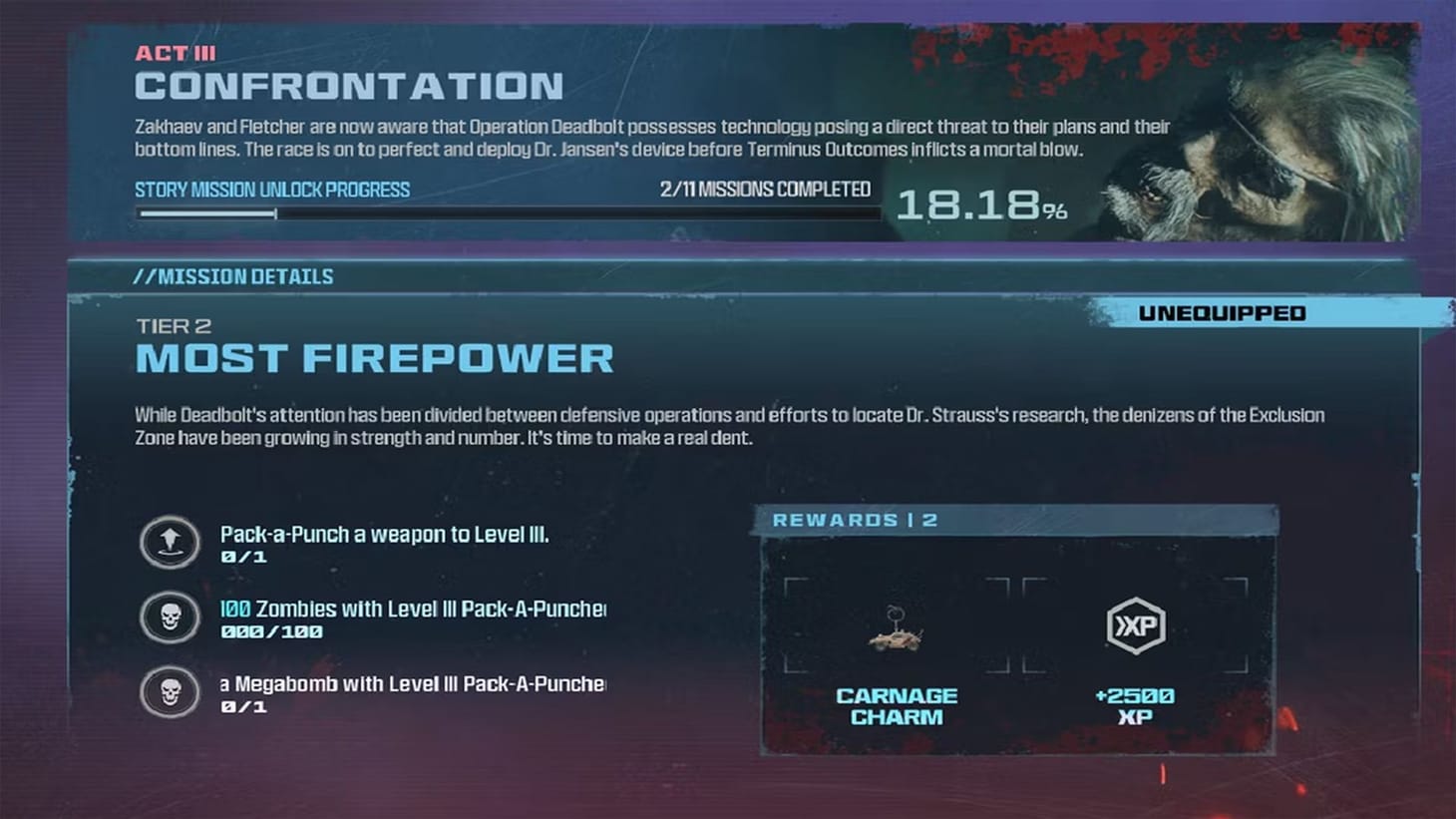Image resolution: width=1456 pixels, height=819 pixels.
Task: Select the CONFRONTATION act header
Action: pyautogui.click(x=349, y=87)
